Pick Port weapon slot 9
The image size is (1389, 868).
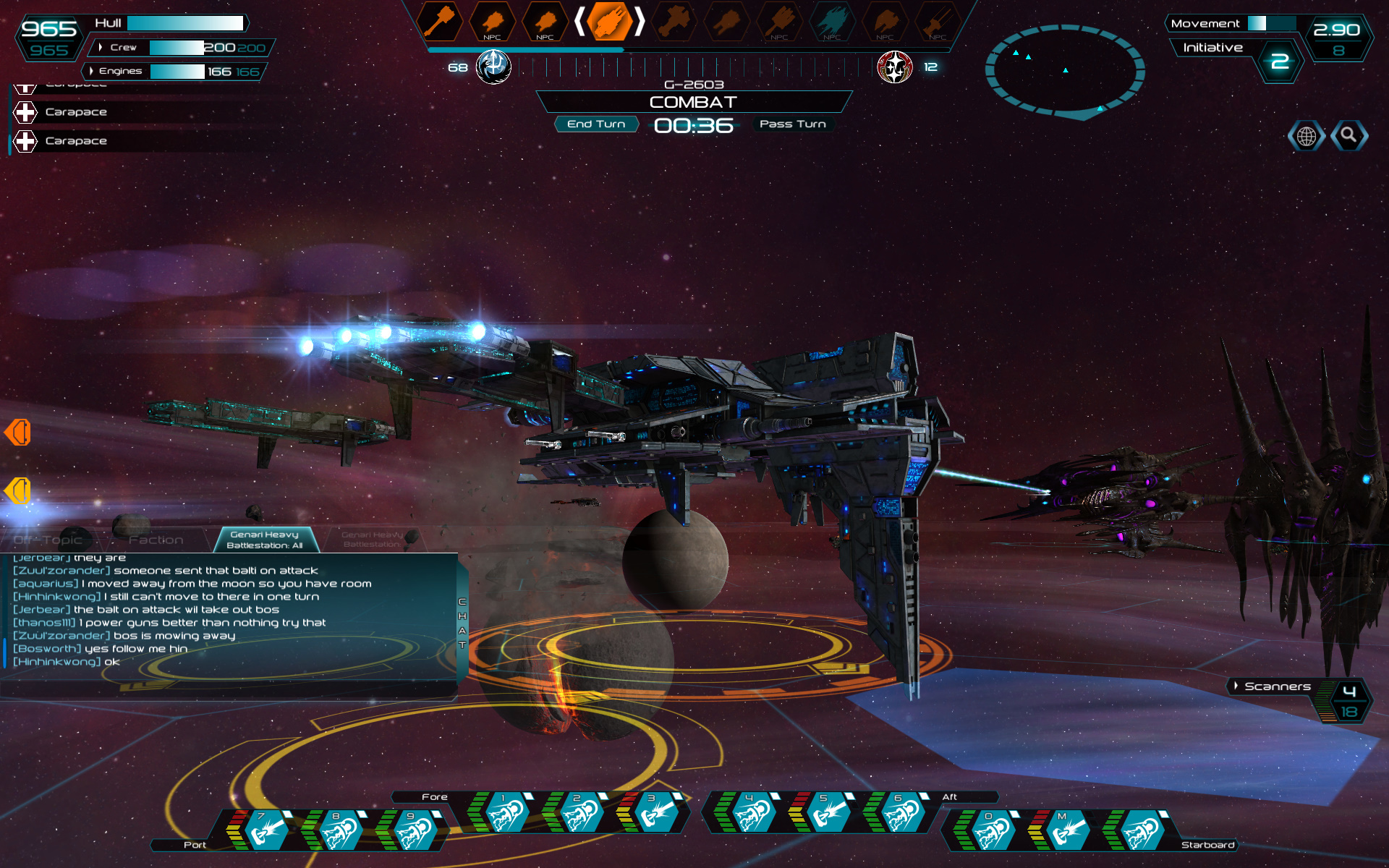click(x=414, y=830)
